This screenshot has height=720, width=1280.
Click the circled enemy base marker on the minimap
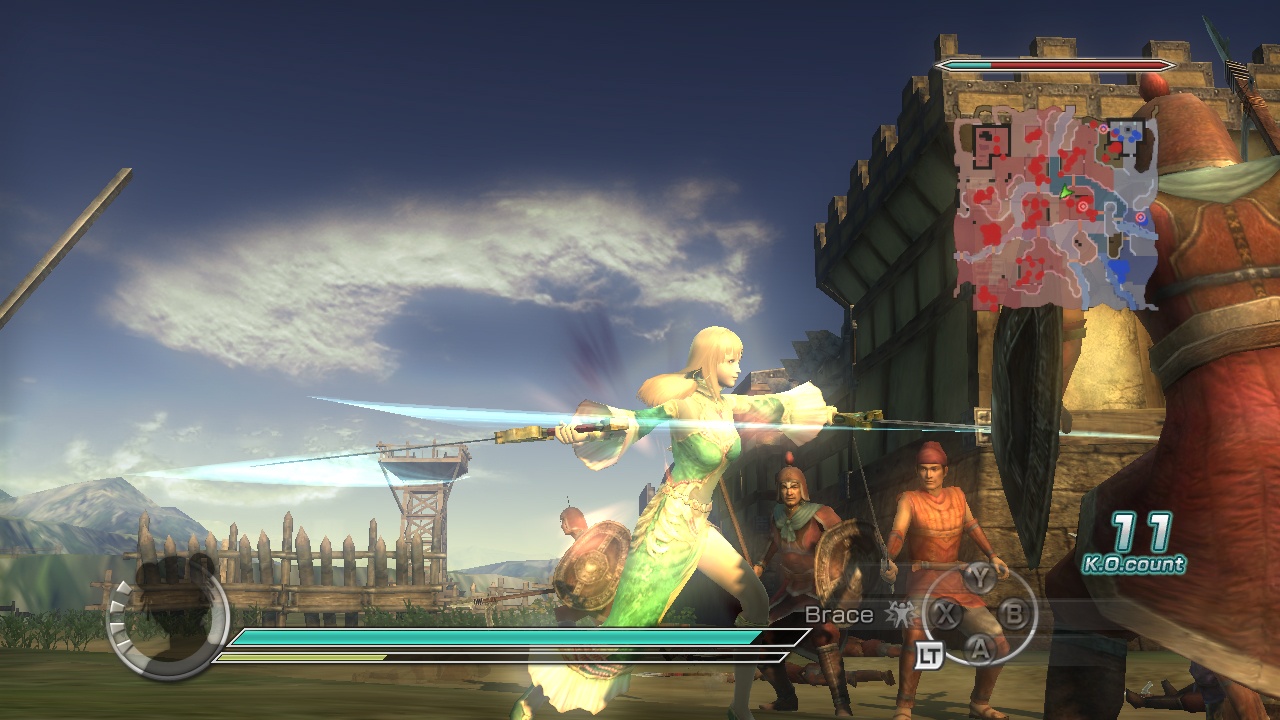pos(1103,128)
